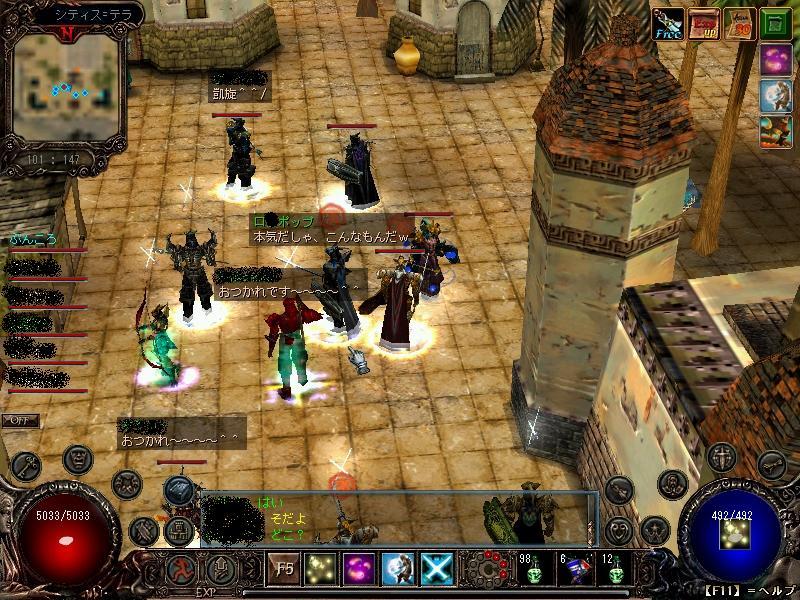
Task: Click the Free sword buff icon
Action: (667, 23)
